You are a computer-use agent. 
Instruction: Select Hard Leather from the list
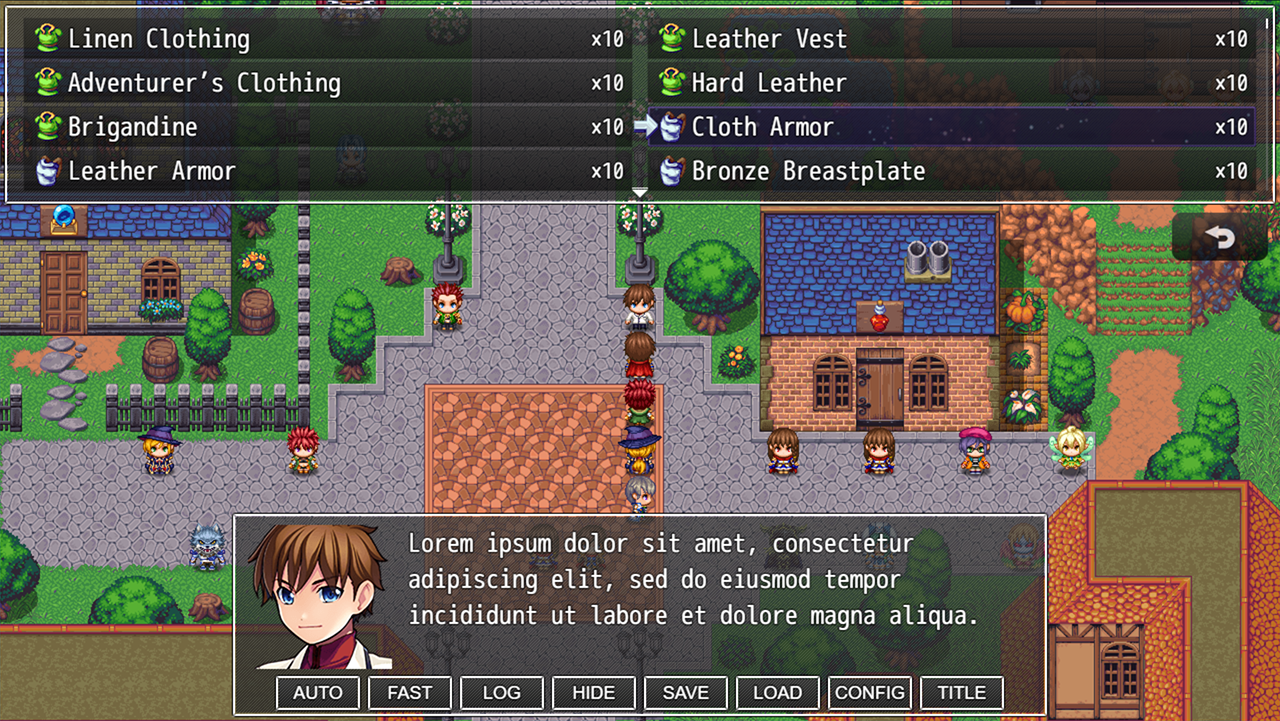950,83
